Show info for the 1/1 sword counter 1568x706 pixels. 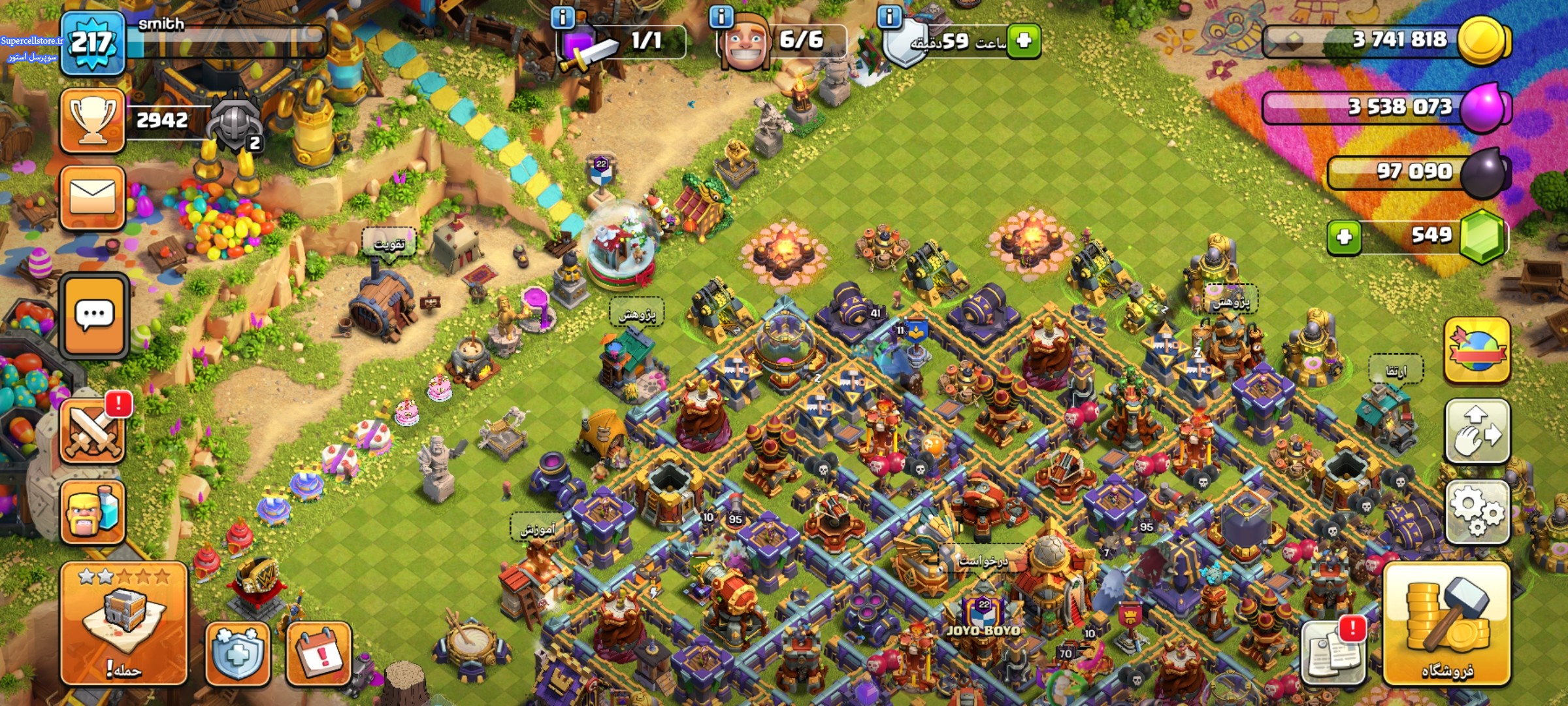click(x=563, y=18)
